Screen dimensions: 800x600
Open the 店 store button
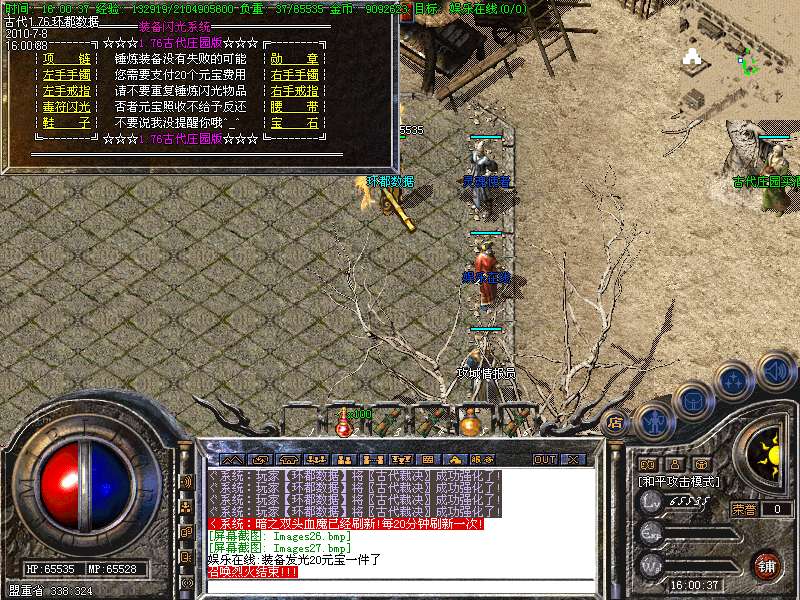[615, 421]
